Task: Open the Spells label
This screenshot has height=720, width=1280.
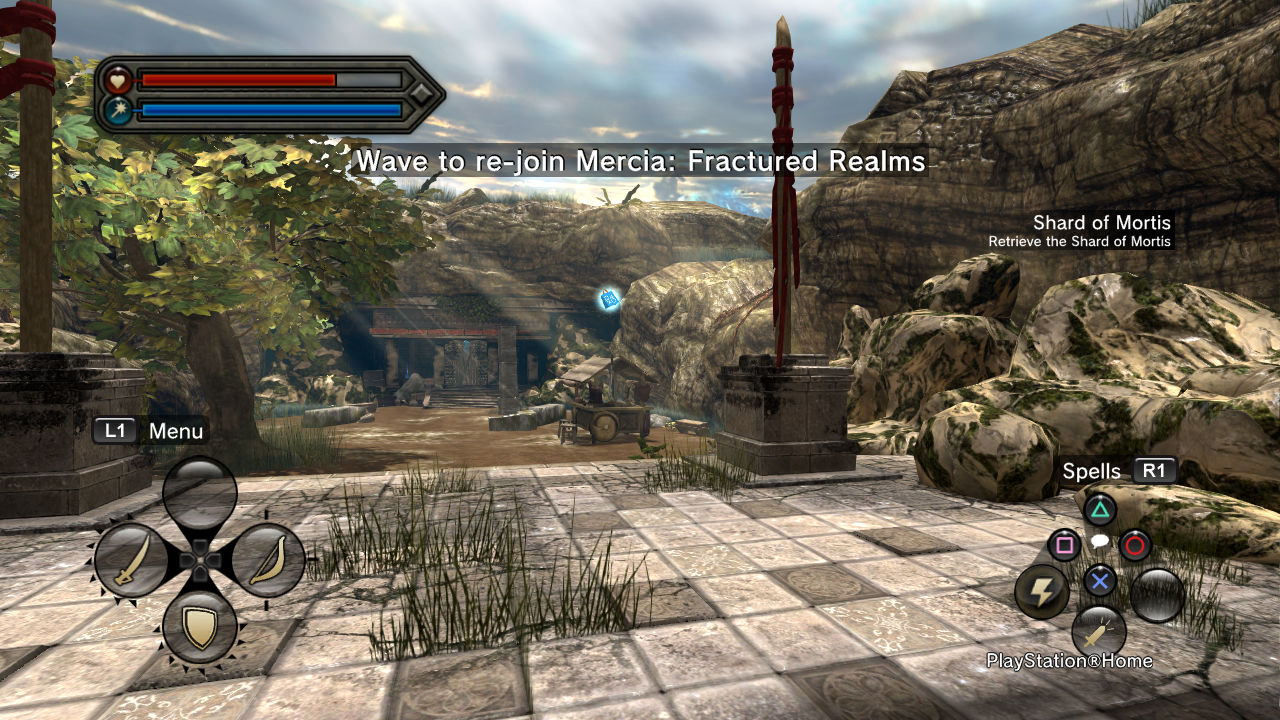Action: [x=1092, y=471]
